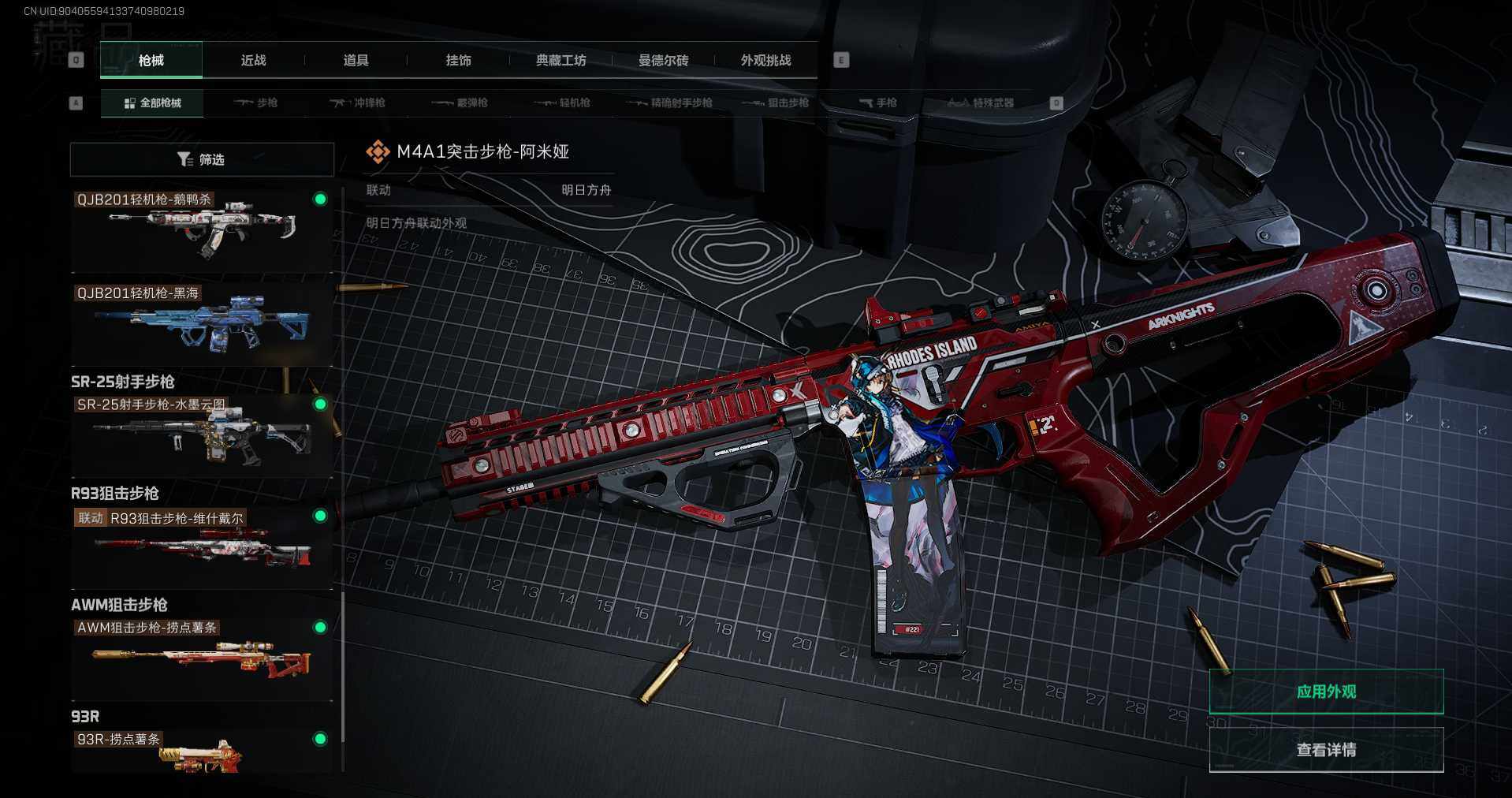Switch to the 外观挑战 tab
The image size is (1512, 798).
[765, 61]
